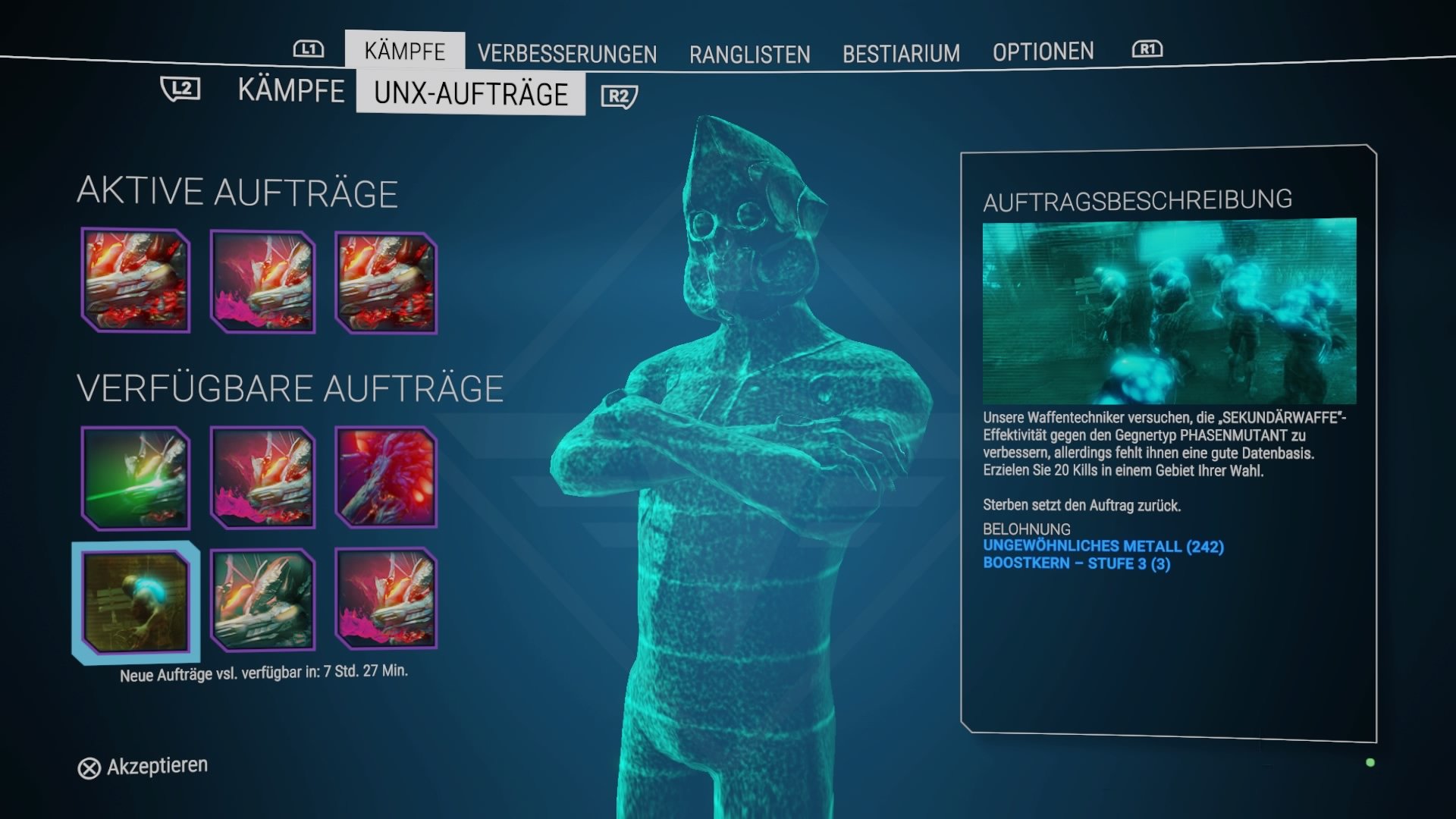Pick the red tentacle creature mission tile

click(386, 478)
